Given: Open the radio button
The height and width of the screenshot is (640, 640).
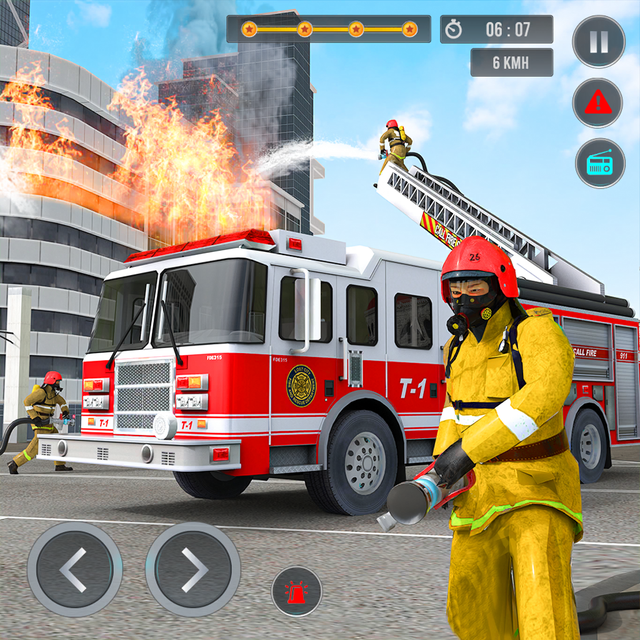Looking at the screenshot, I should (x=598, y=163).
